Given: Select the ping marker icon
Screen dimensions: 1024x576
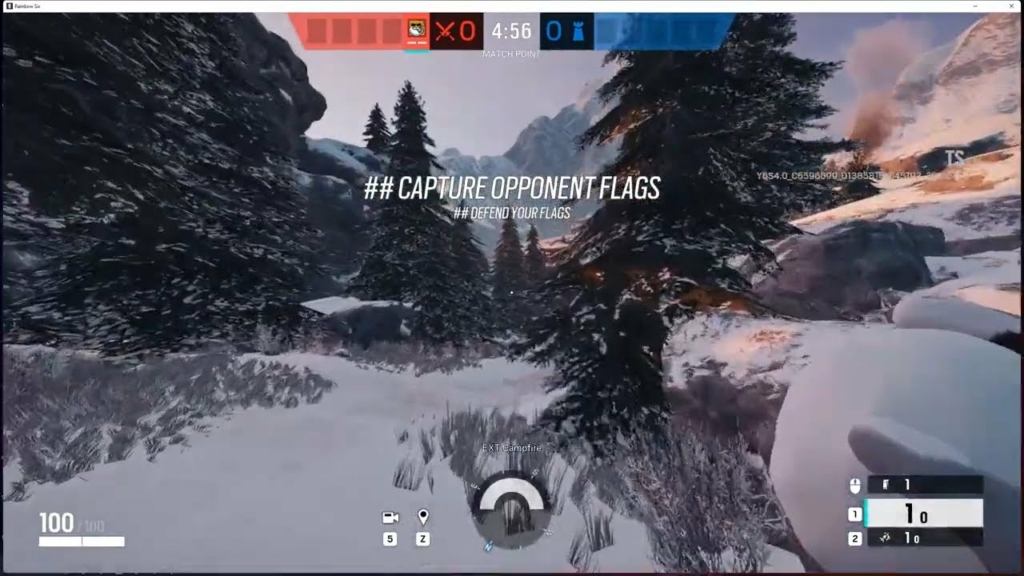Looking at the screenshot, I should coord(423,517).
